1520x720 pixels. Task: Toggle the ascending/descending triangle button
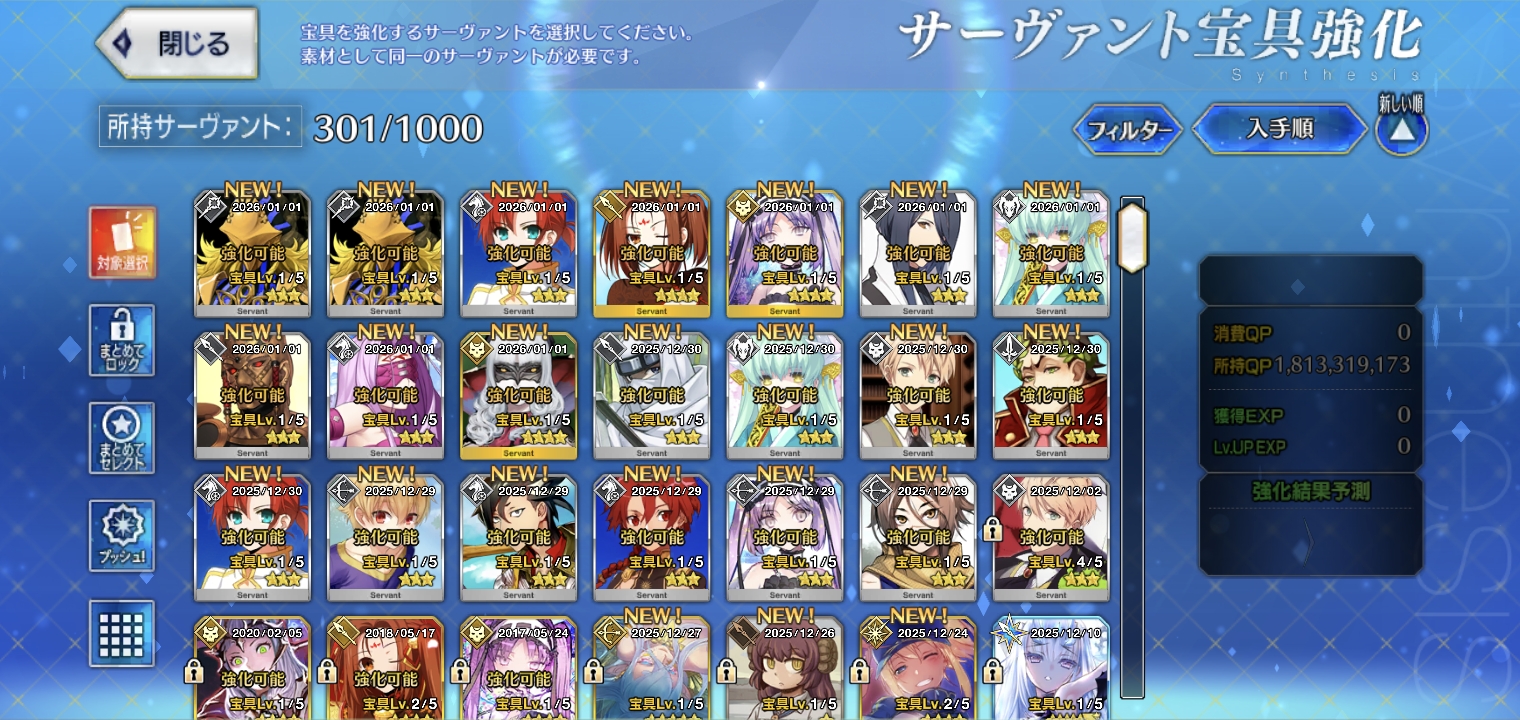point(1402,131)
